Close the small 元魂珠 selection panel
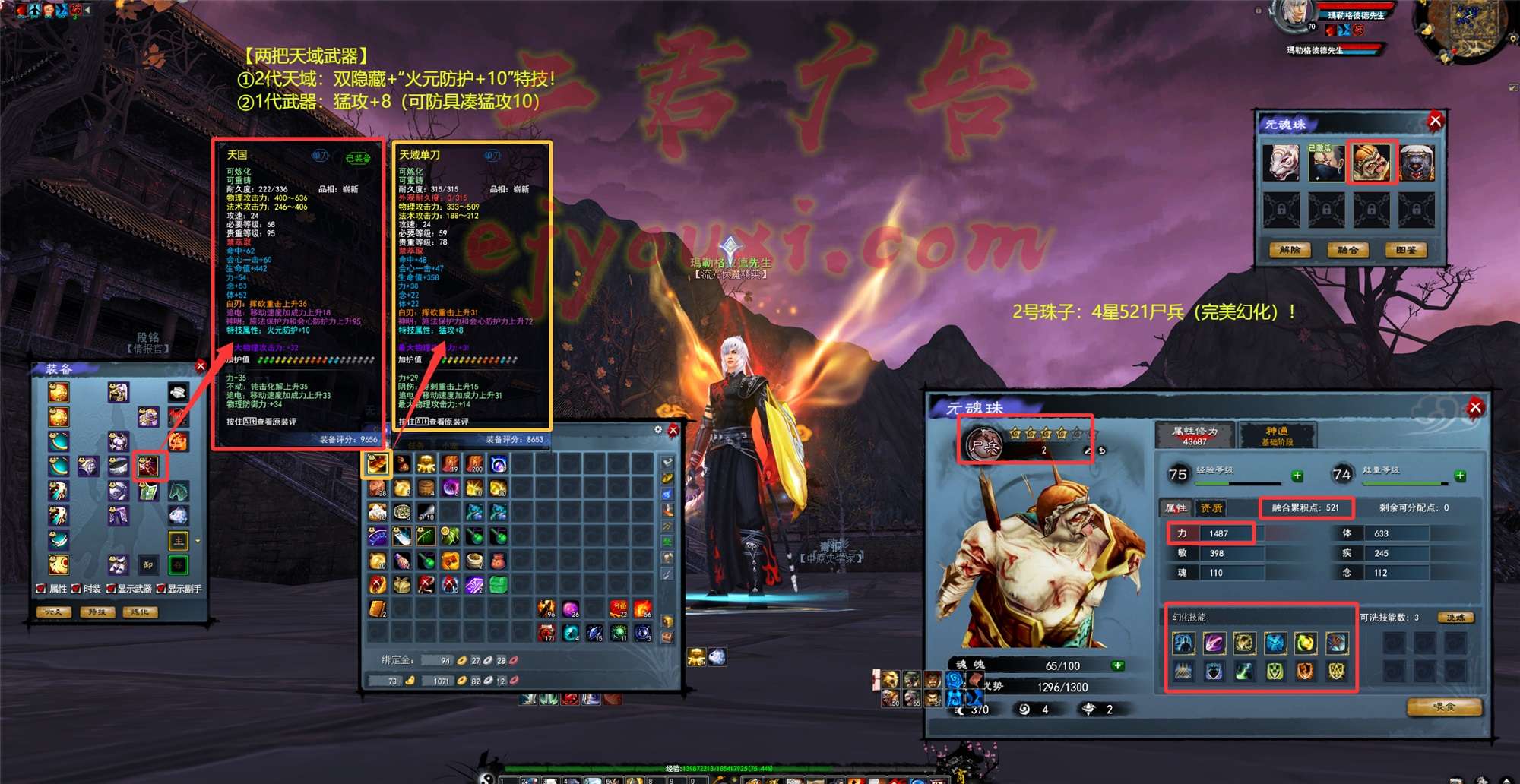Viewport: 1520px width, 784px height. tap(1435, 121)
